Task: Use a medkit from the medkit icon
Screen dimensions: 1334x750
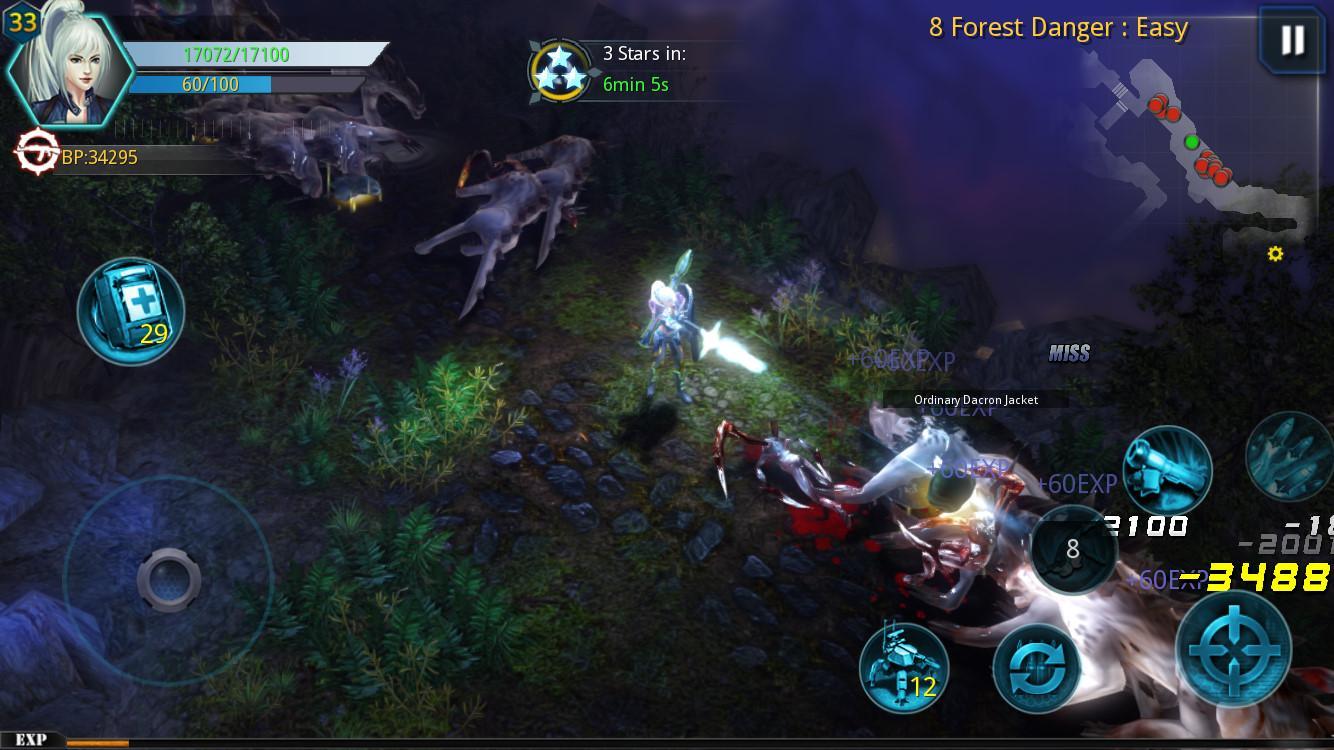Action: 128,310
